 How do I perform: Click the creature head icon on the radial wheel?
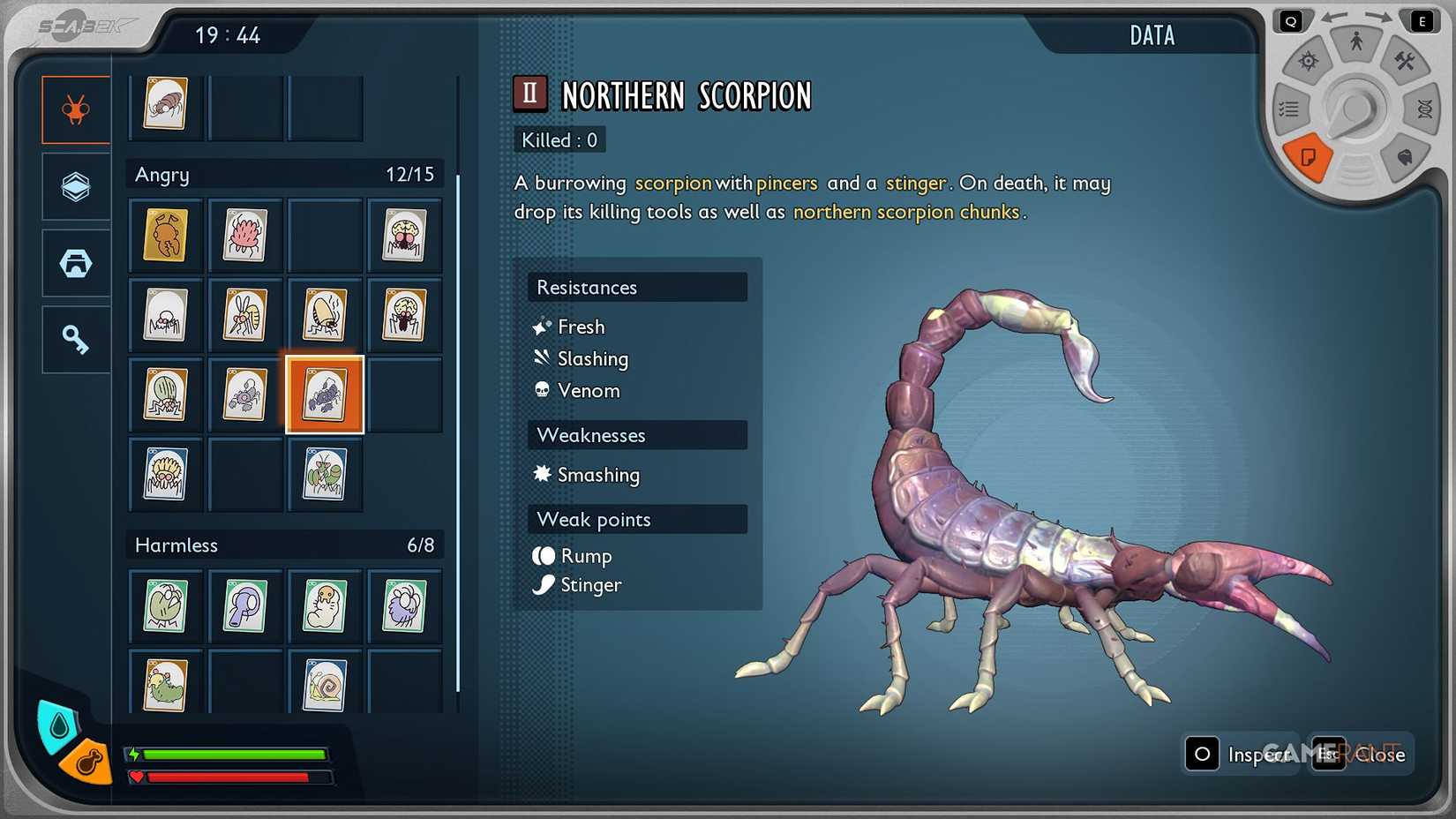(1403, 159)
